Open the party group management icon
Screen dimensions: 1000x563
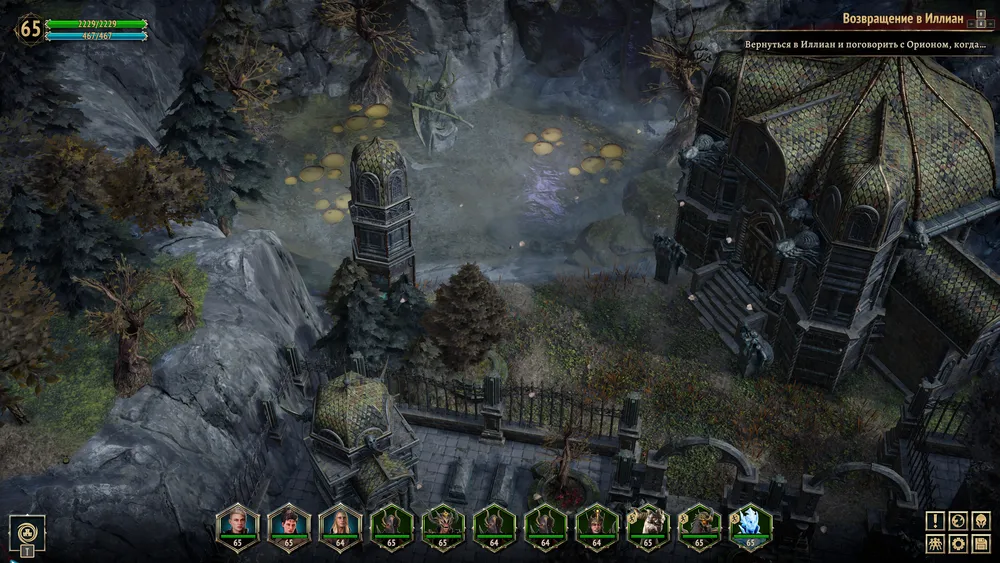pyautogui.click(x=934, y=544)
